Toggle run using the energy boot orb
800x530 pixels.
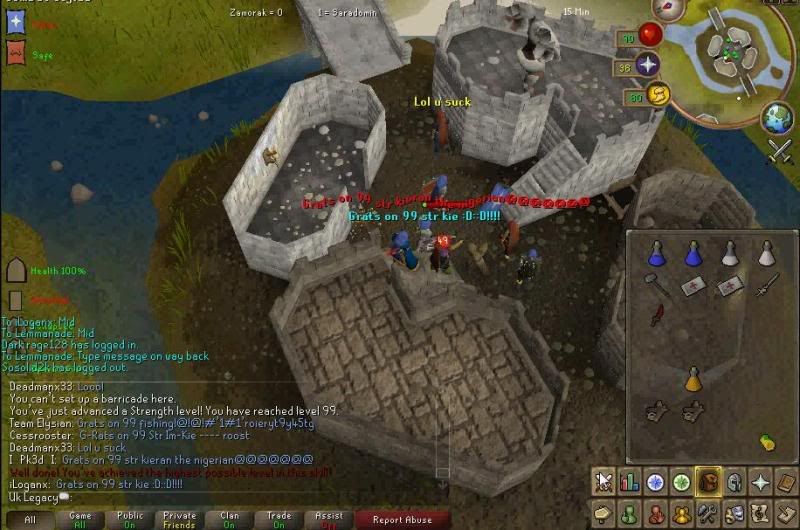click(659, 95)
